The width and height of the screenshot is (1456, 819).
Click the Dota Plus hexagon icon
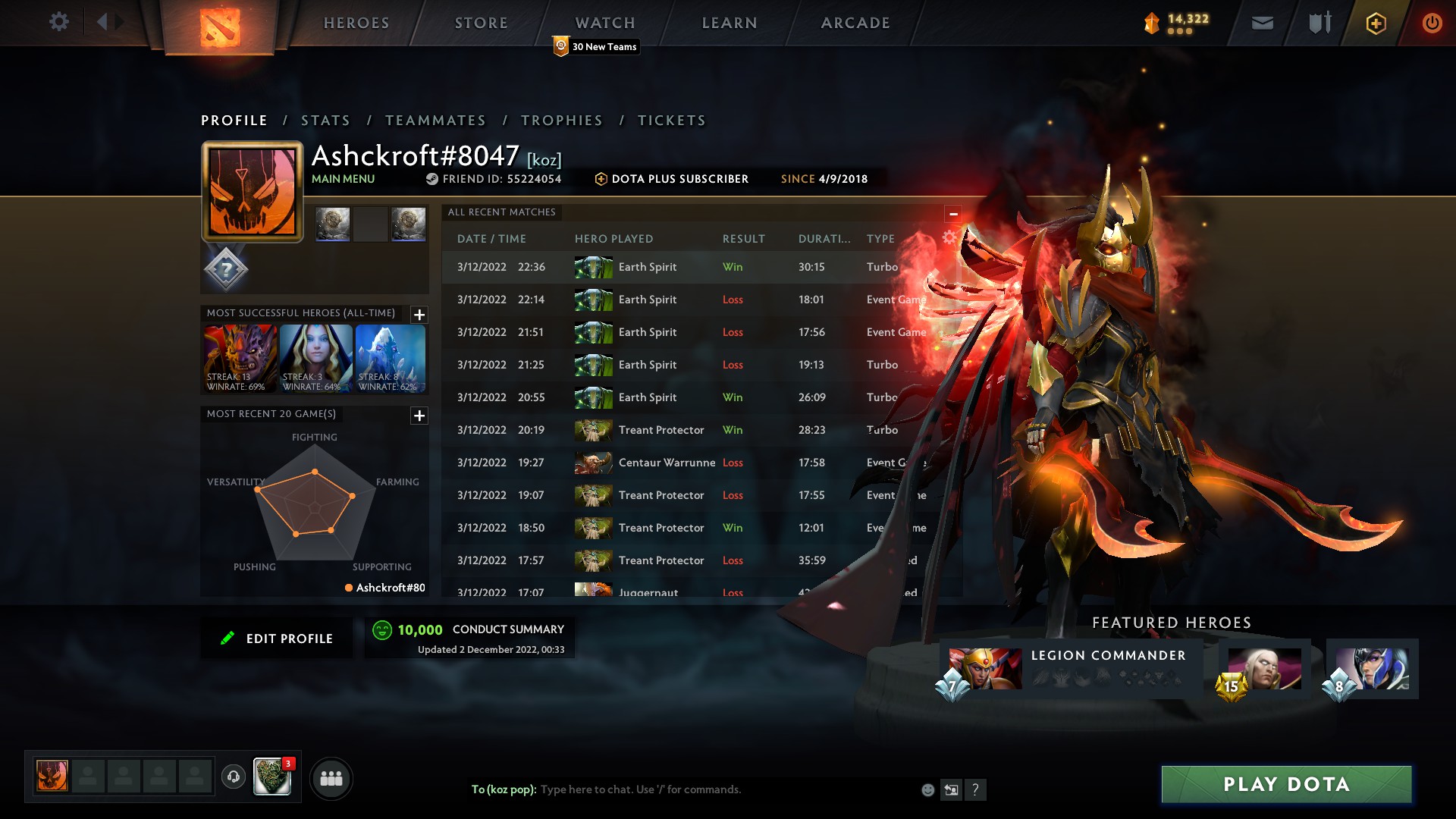click(x=1375, y=23)
